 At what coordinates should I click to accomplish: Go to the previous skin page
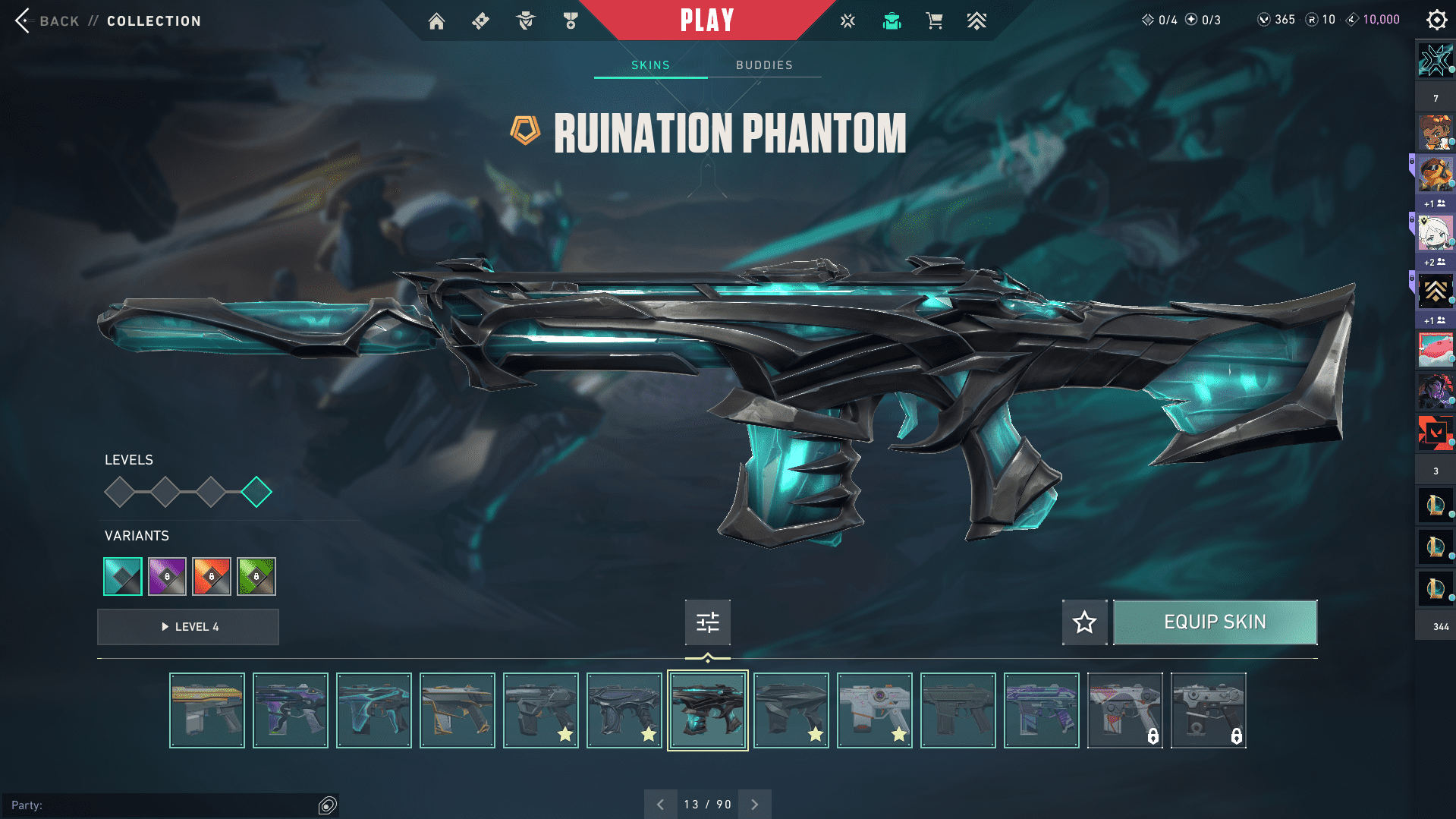click(660, 805)
